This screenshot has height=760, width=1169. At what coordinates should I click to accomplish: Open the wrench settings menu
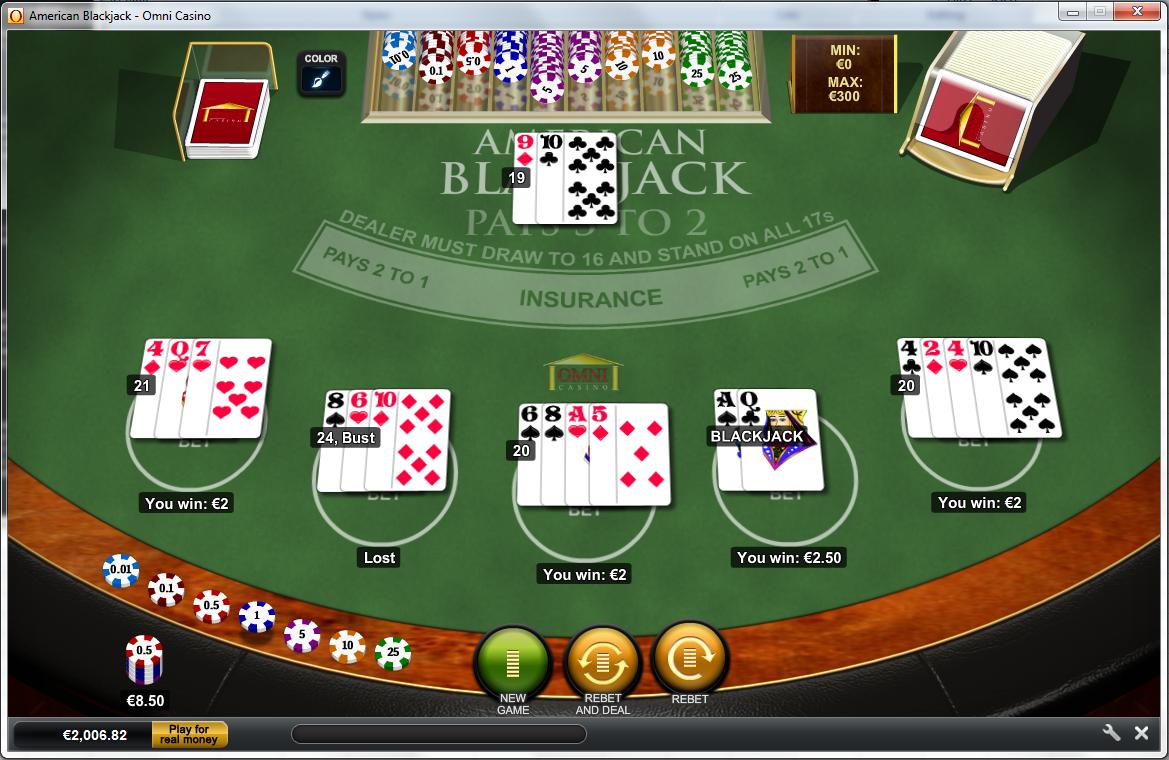tap(1111, 733)
